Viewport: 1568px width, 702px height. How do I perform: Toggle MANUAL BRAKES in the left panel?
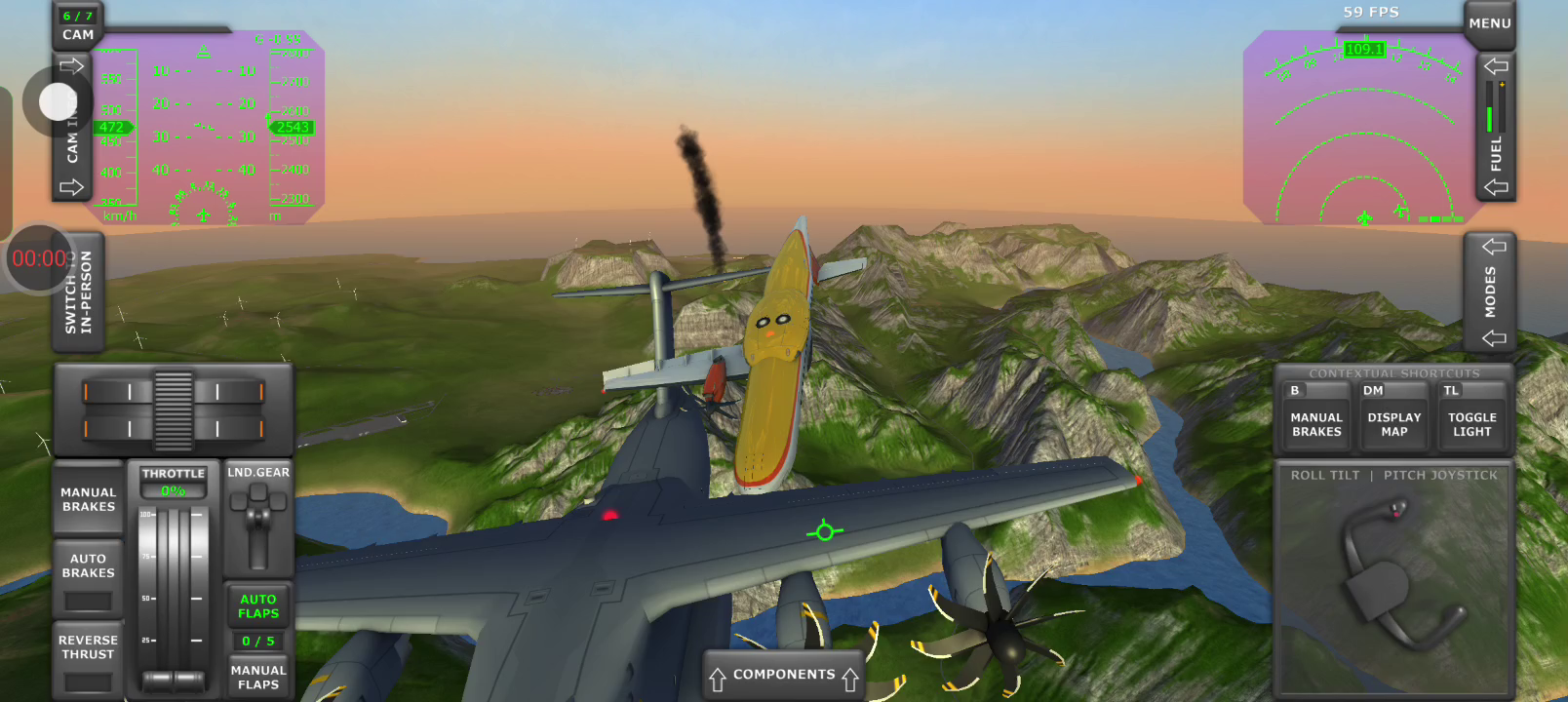[x=89, y=499]
